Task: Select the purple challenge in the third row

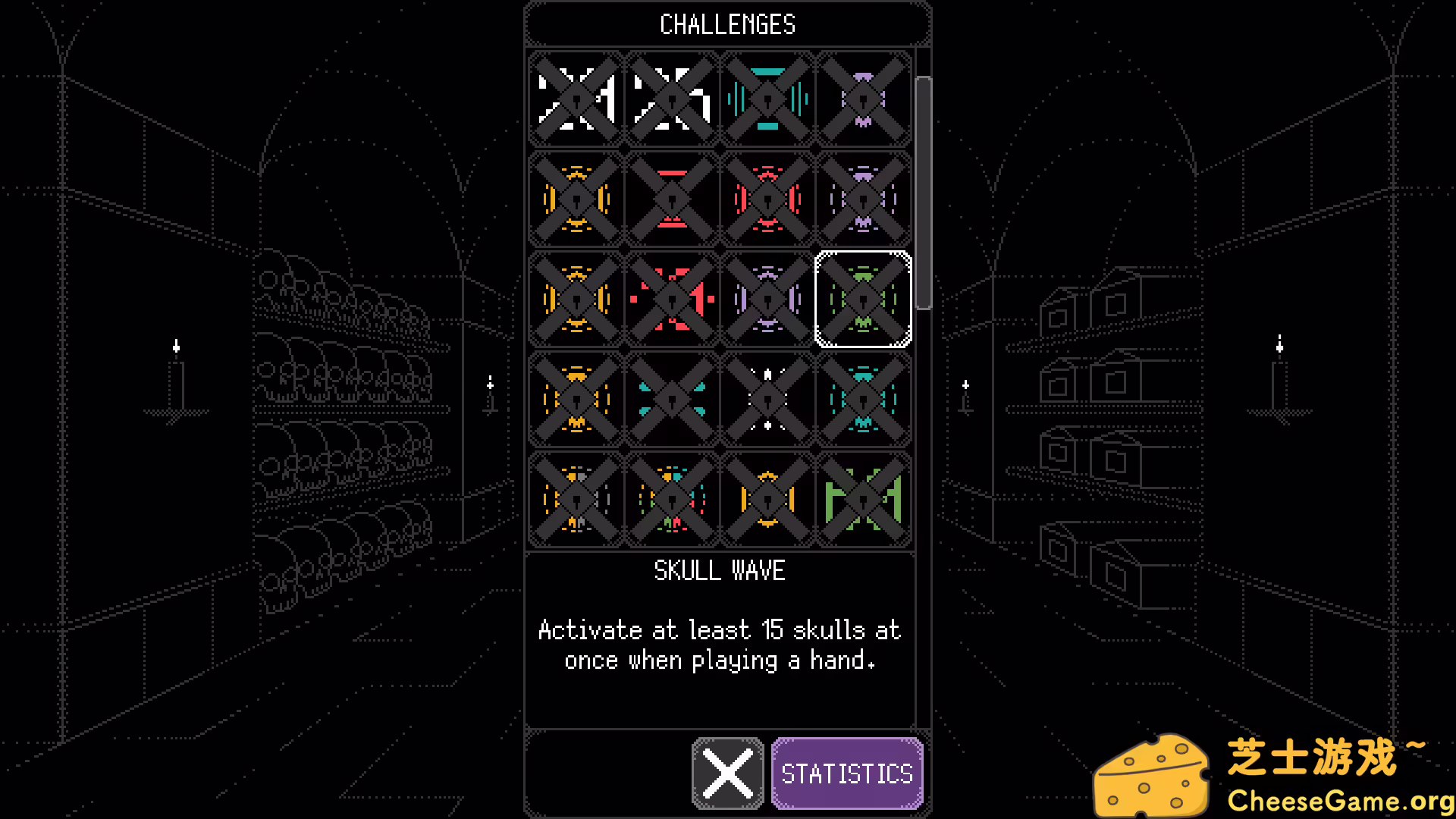Action: coord(767,300)
